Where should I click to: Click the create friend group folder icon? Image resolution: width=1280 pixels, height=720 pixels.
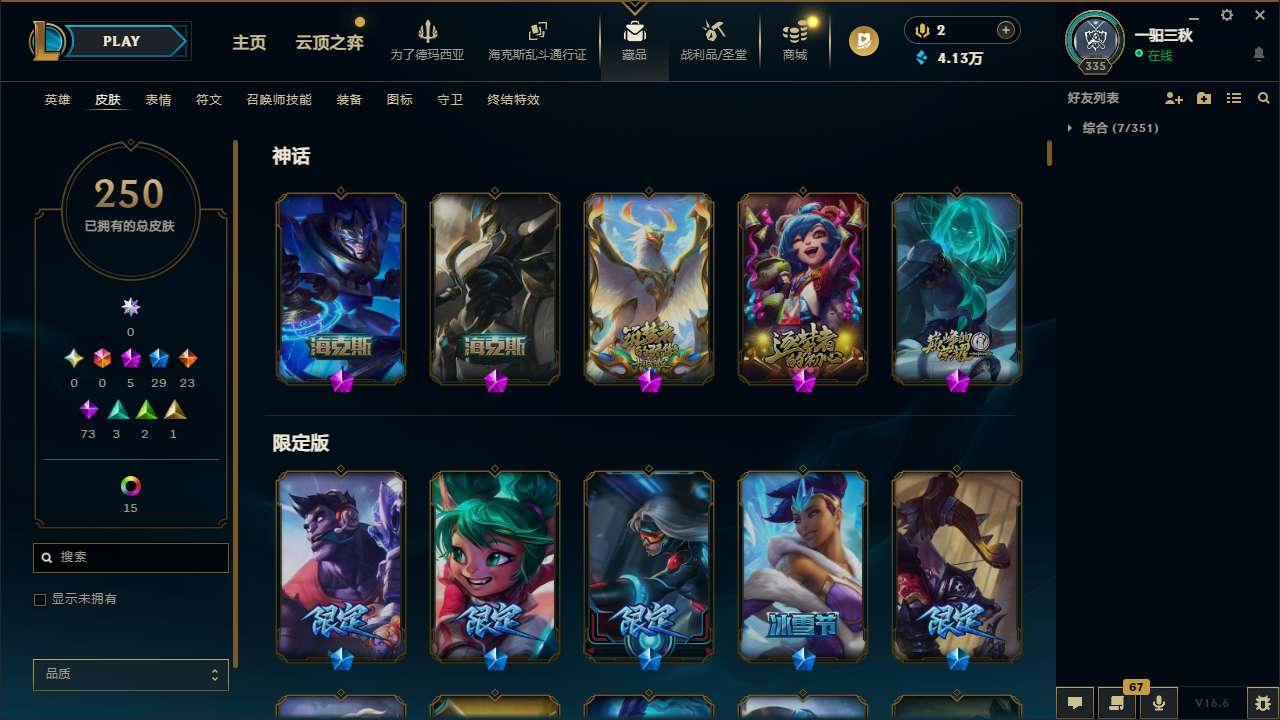(1203, 98)
